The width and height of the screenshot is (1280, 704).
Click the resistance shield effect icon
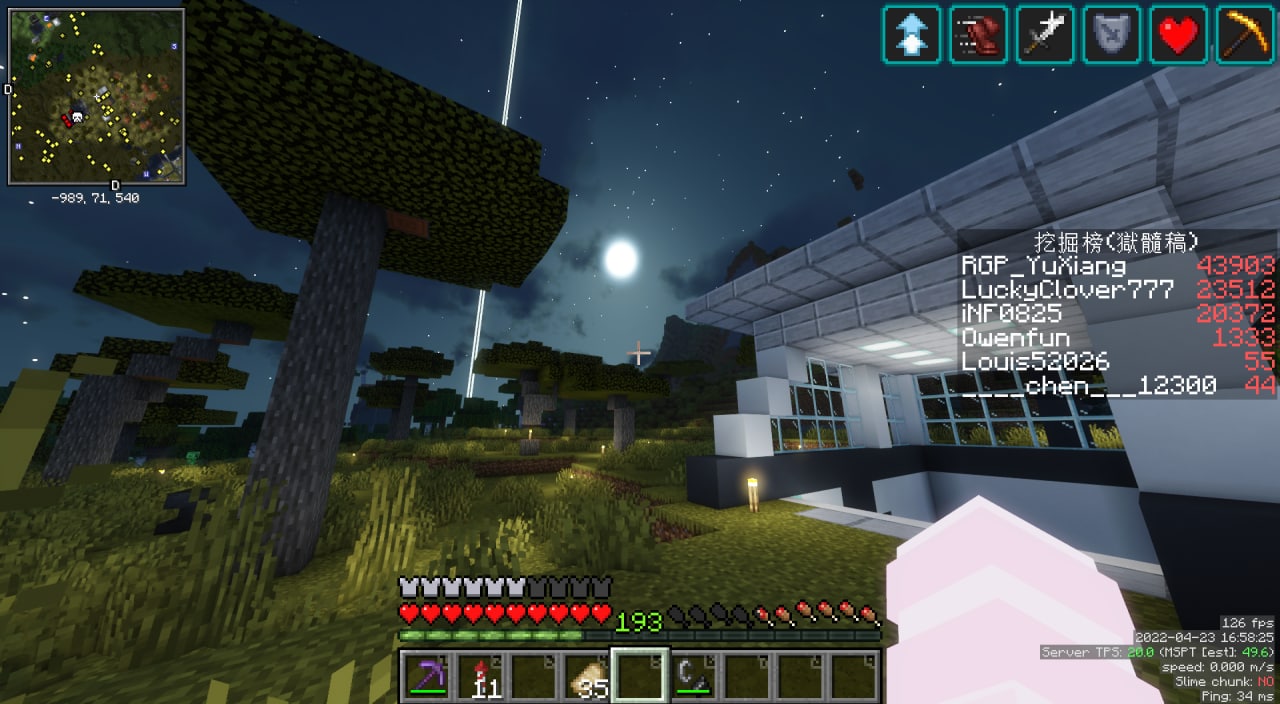coord(1111,35)
